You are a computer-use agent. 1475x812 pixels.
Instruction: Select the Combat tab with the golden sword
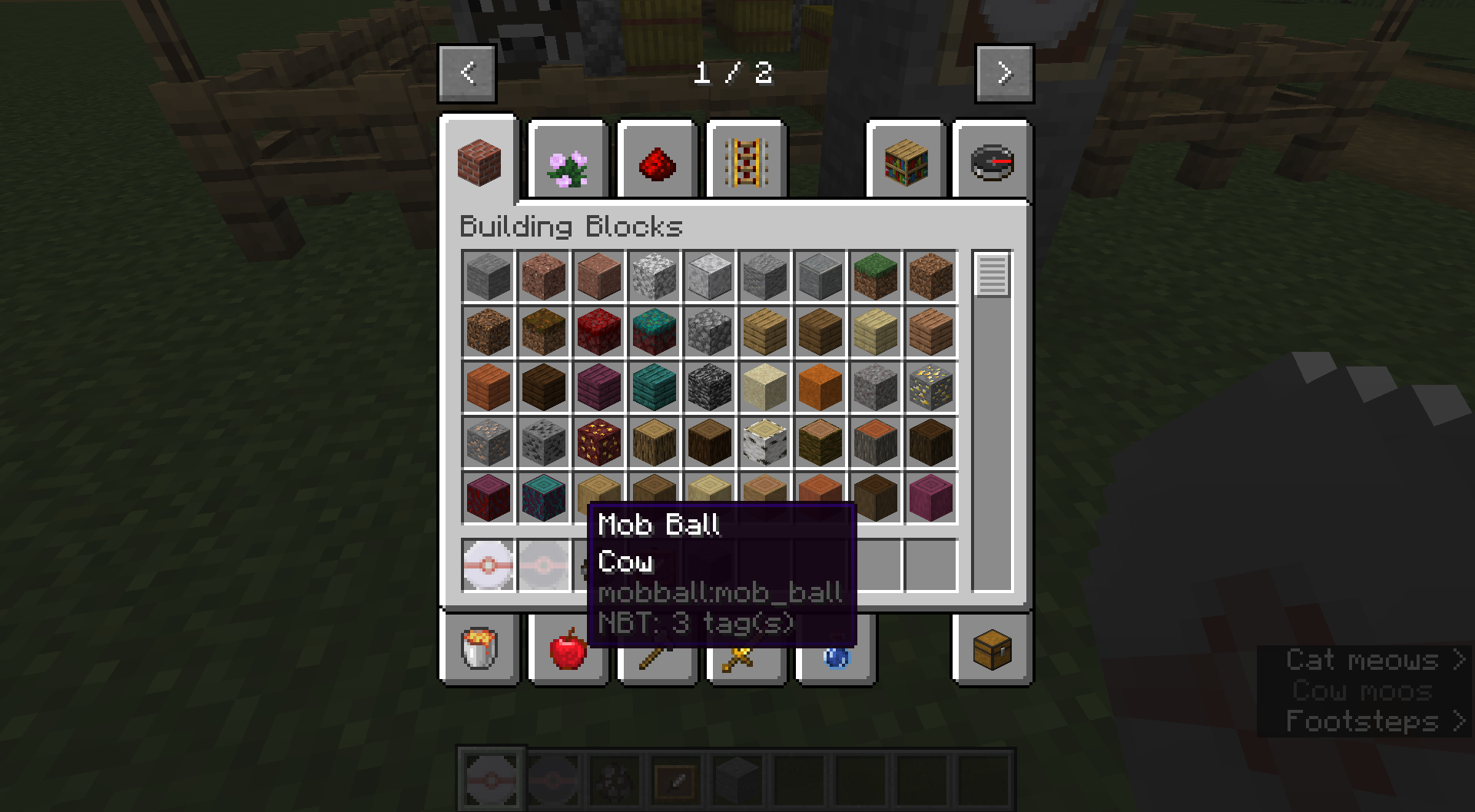pyautogui.click(x=746, y=653)
